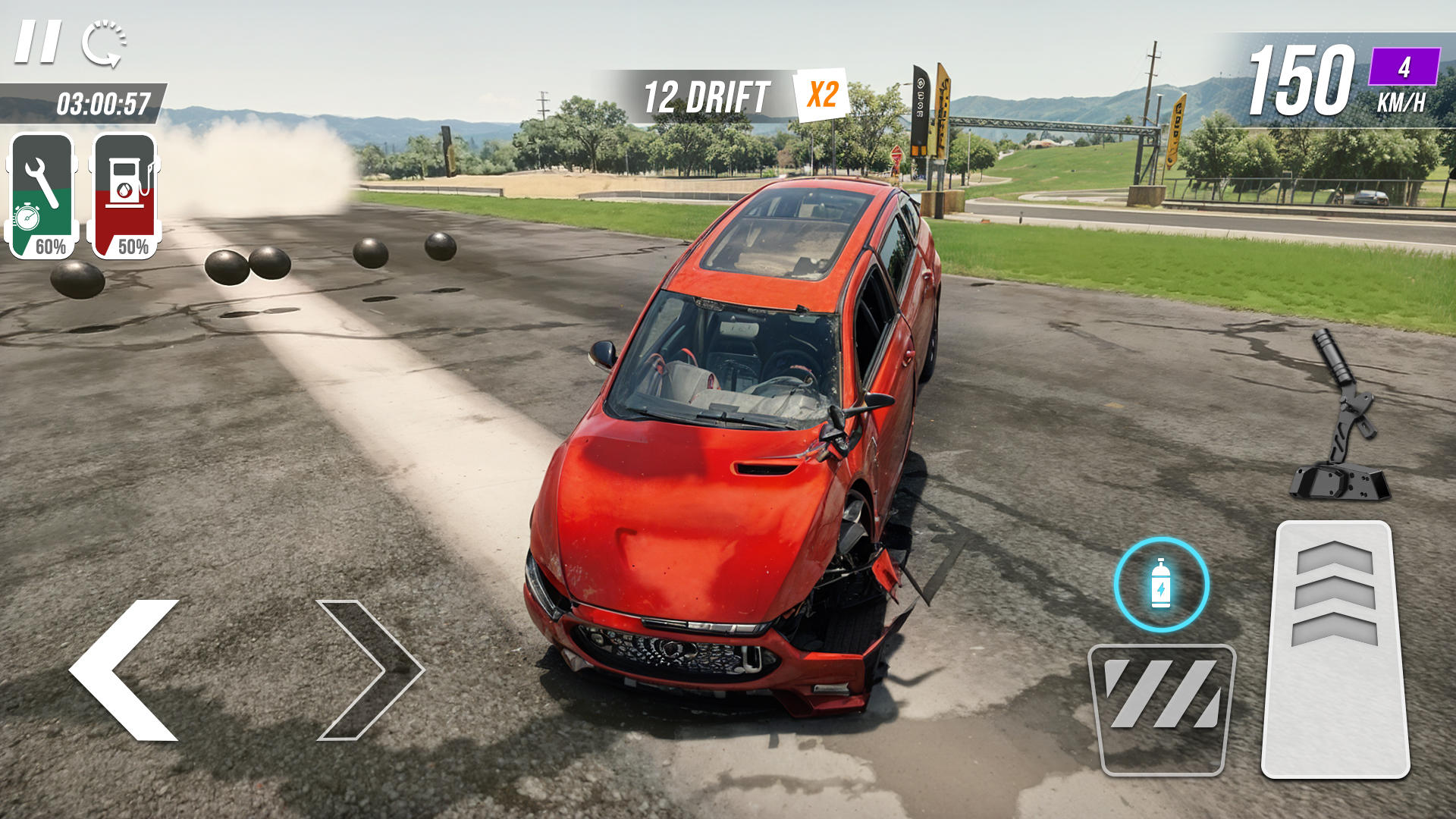The height and width of the screenshot is (819, 1456).
Task: Pause the game
Action: click(38, 42)
